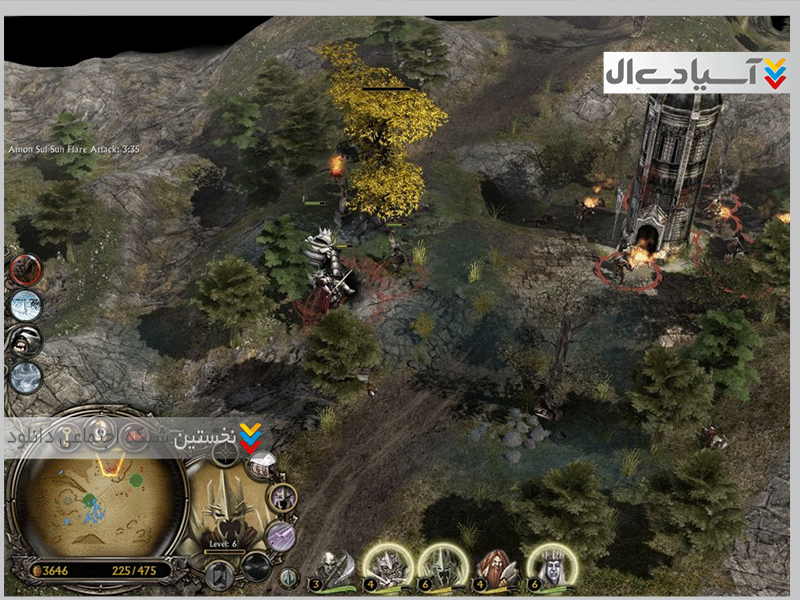Select the orc hero with scimitar
This screenshot has width=800, height=600.
[x=333, y=567]
